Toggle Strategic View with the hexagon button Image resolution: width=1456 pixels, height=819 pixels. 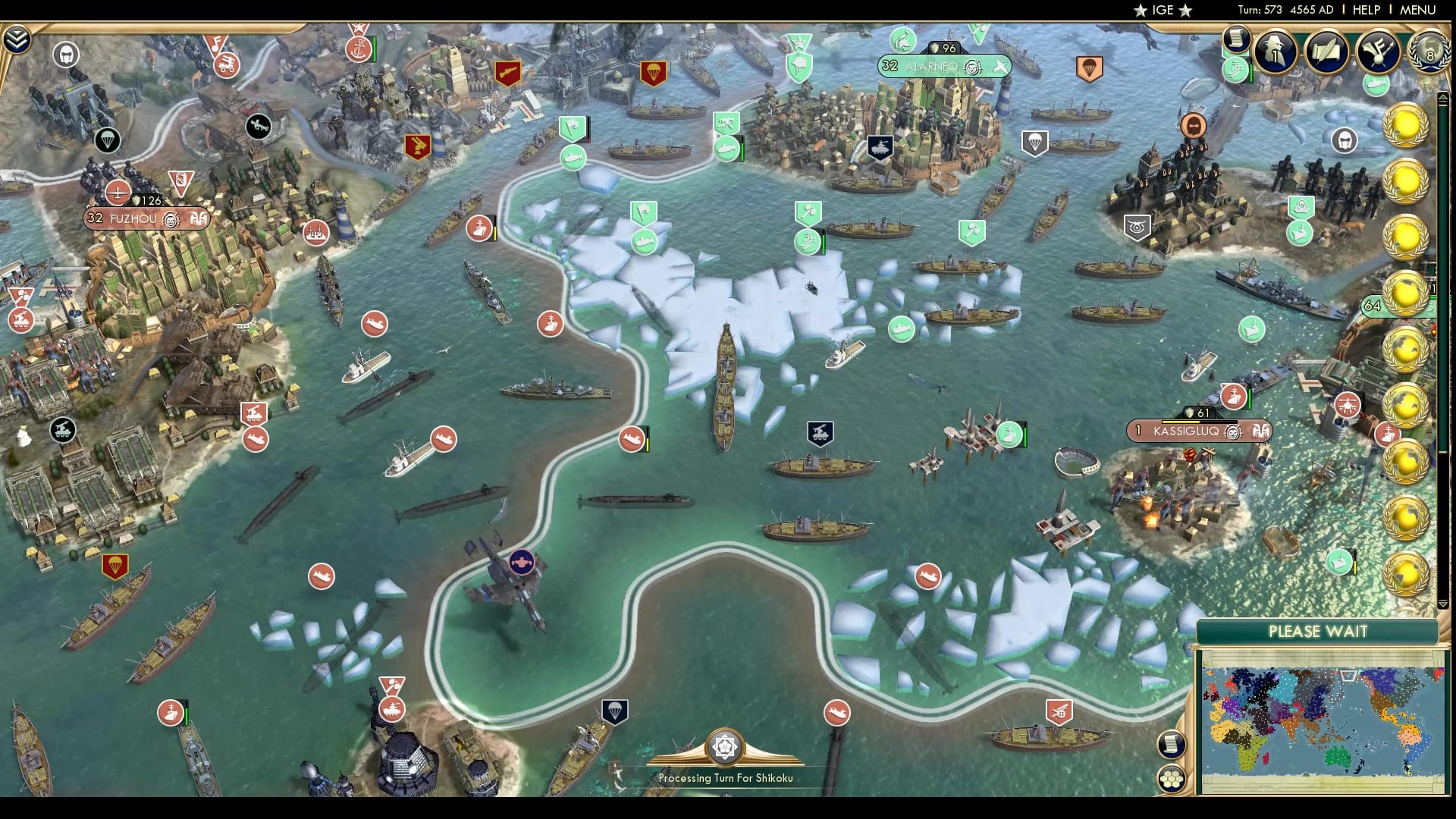[x=1172, y=778]
